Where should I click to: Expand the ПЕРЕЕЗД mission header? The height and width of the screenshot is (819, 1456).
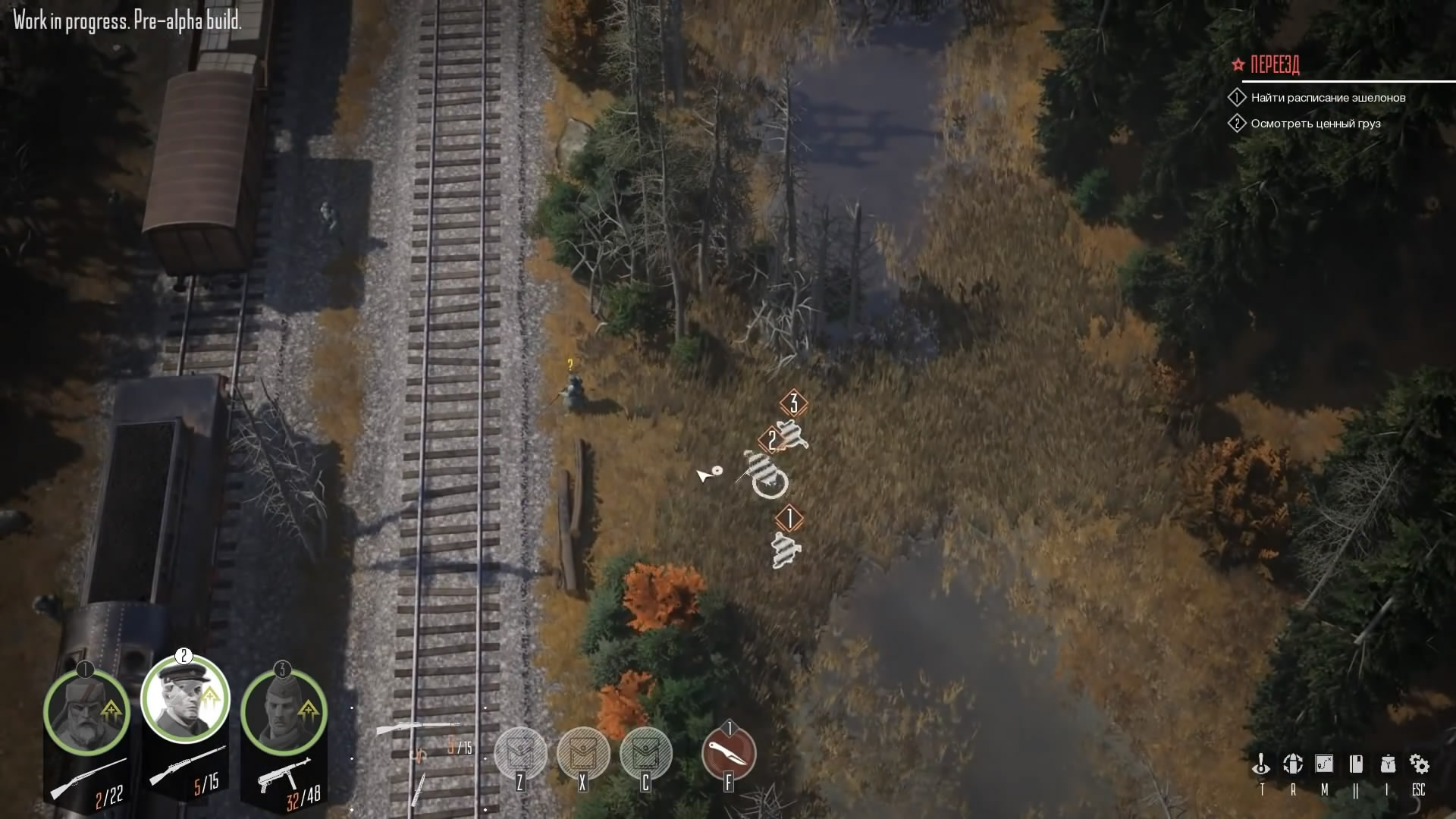[x=1274, y=65]
